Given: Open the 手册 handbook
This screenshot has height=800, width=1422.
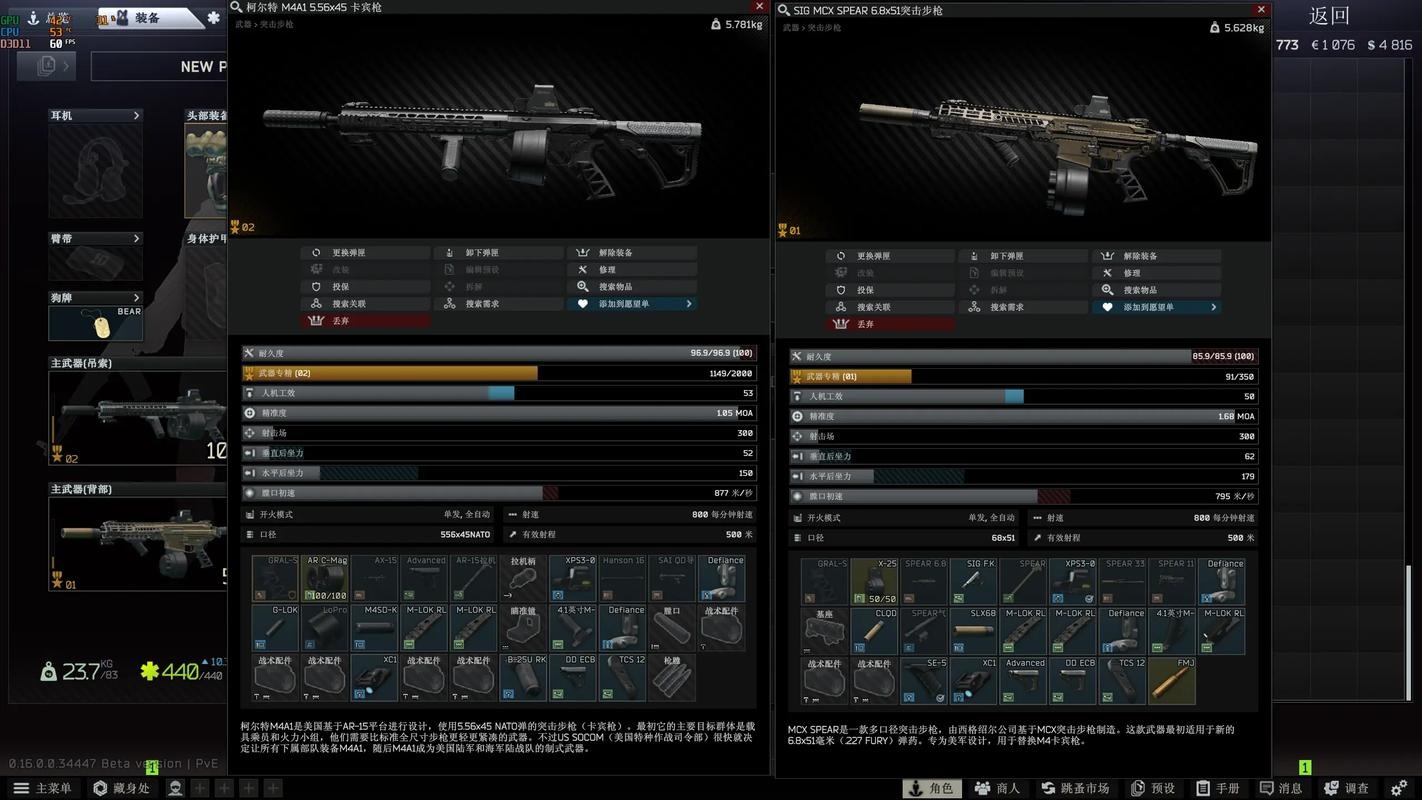Looking at the screenshot, I should point(1218,788).
